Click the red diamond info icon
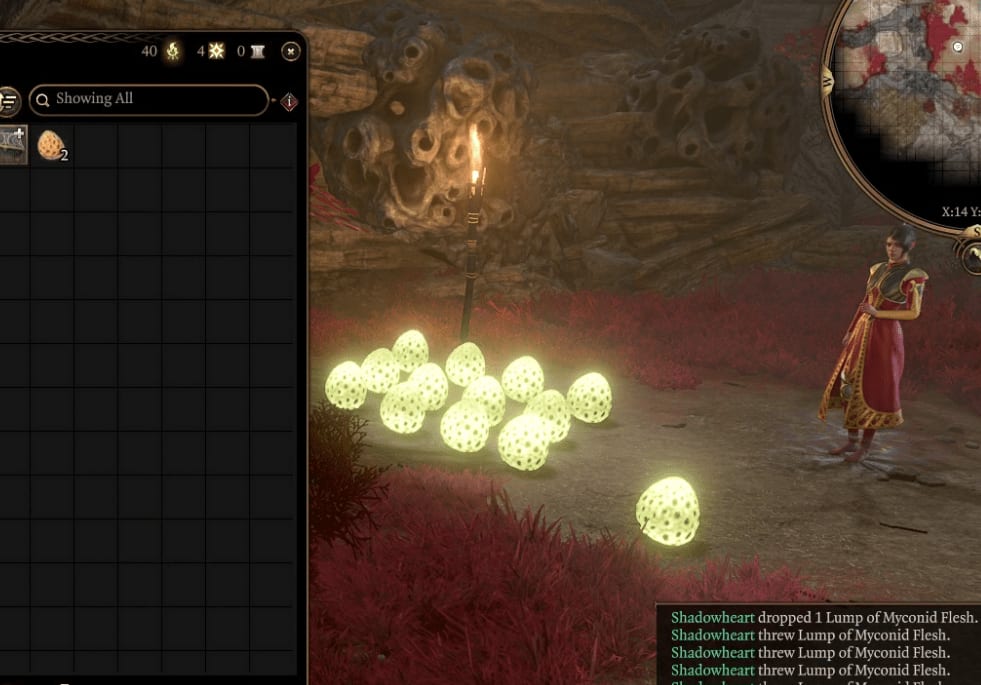981x685 pixels. (x=289, y=102)
